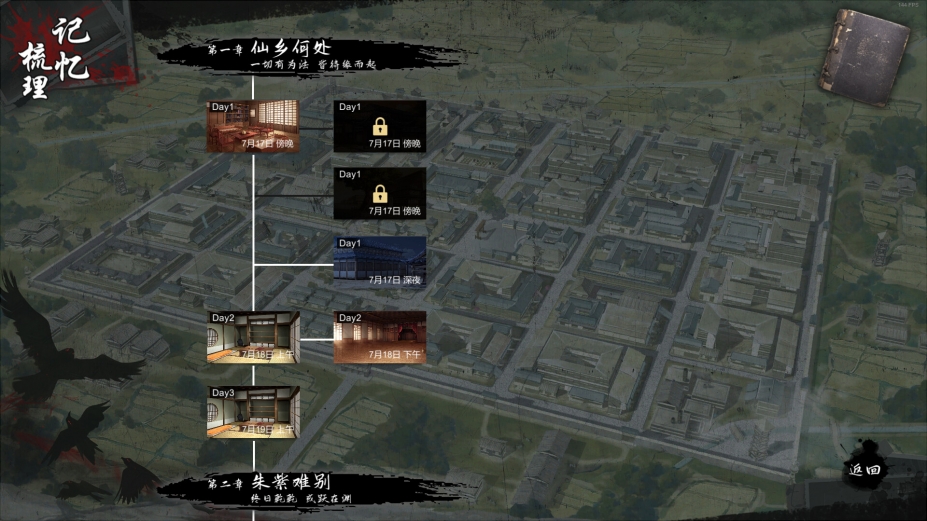Open the Day1 July 17 evening memory scene
Image resolution: width=927 pixels, height=521 pixels.
coord(254,126)
